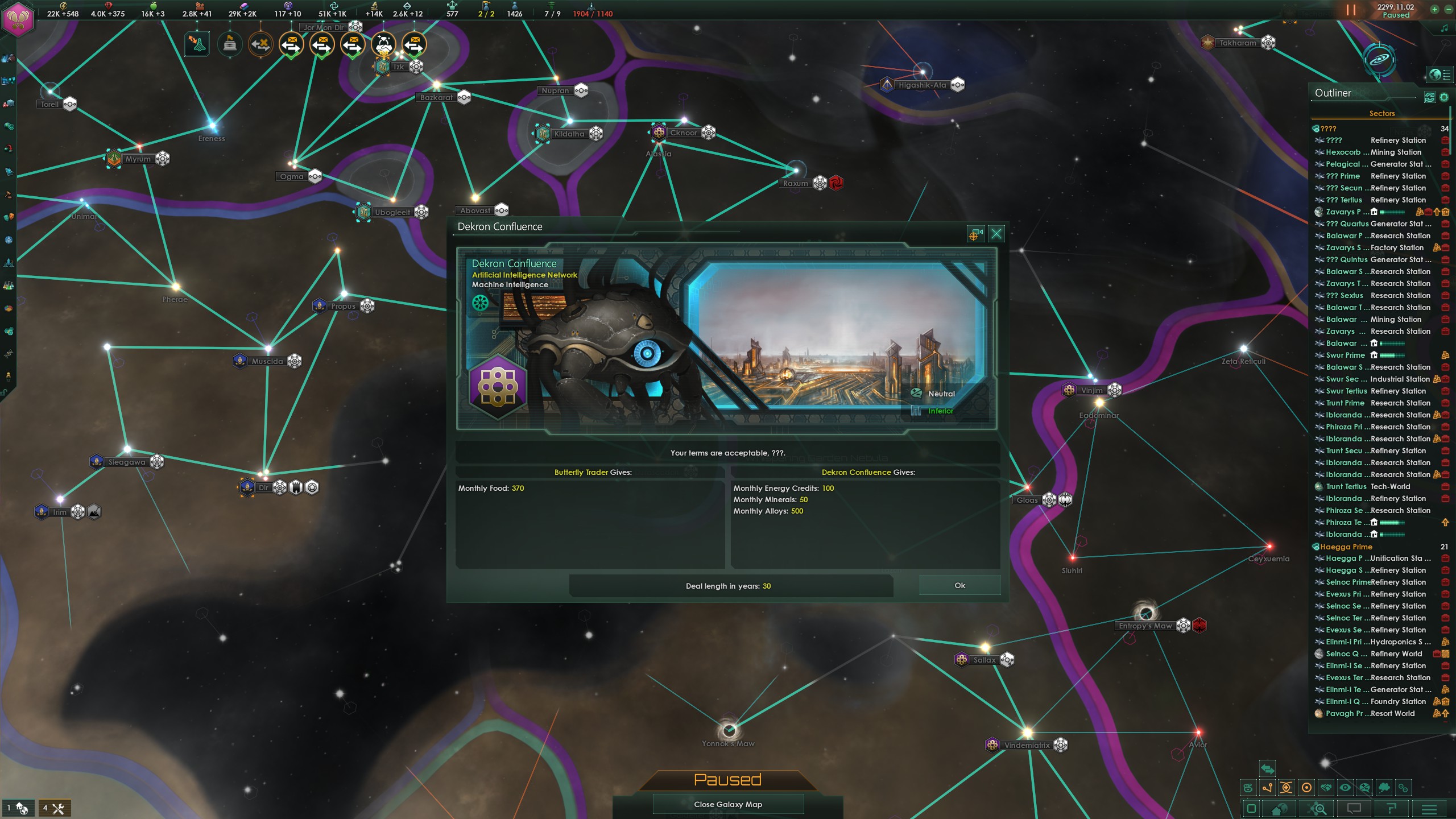Click the Ok button to accept the deal

[x=959, y=585]
